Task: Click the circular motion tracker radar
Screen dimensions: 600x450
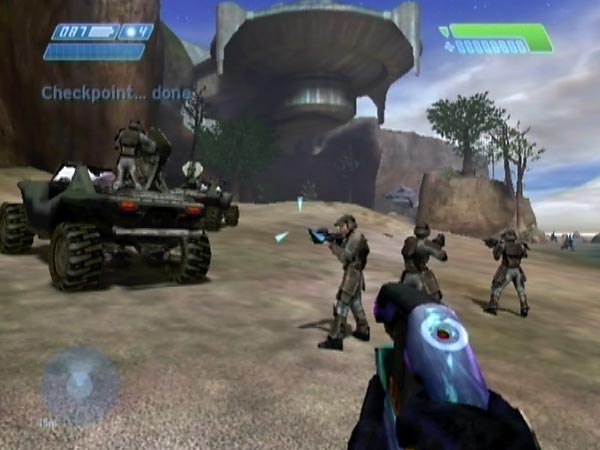Action: click(x=79, y=385)
